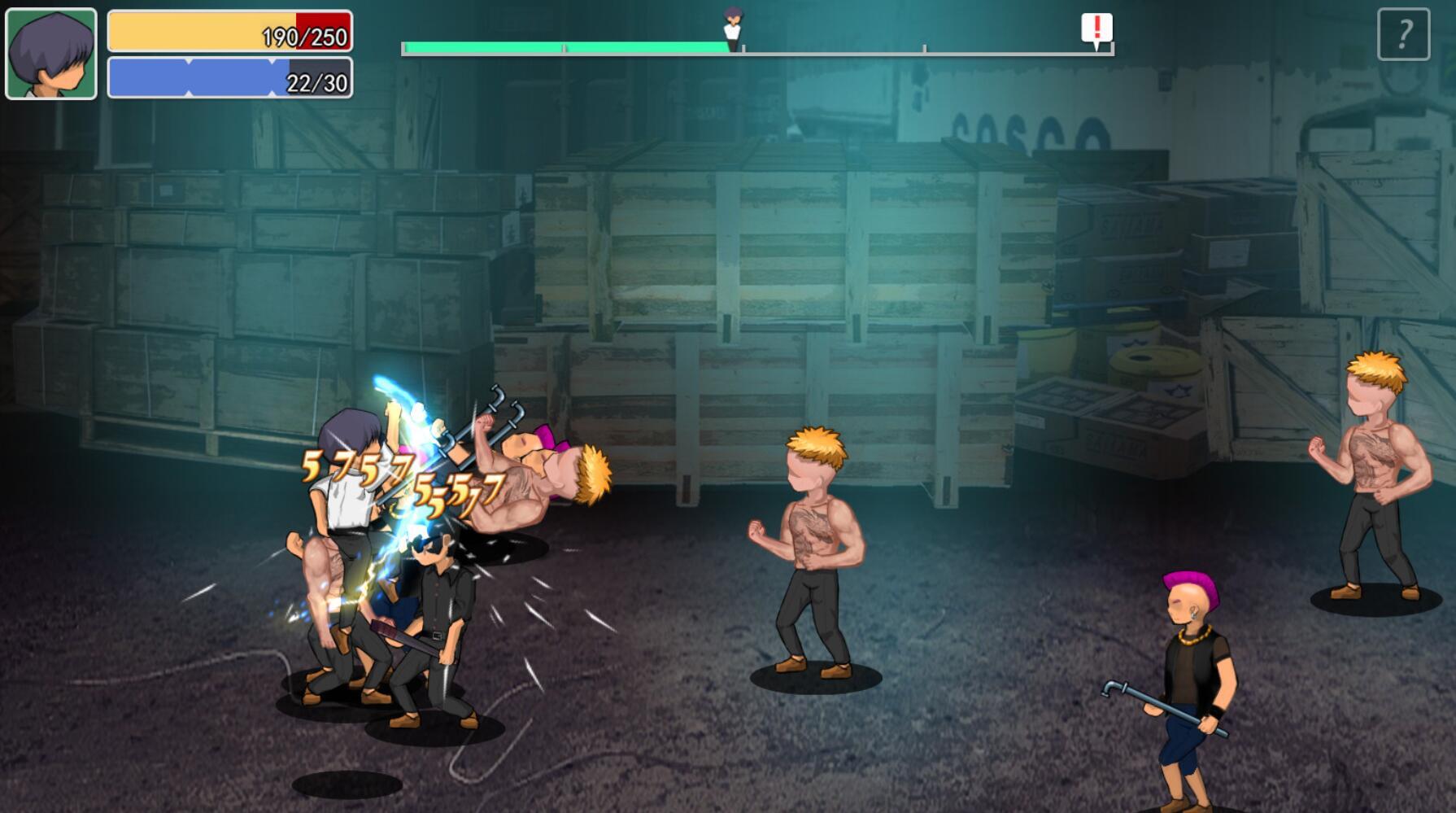The width and height of the screenshot is (1456, 813).
Task: Select the red exclamation boss marker
Action: 1096,29
